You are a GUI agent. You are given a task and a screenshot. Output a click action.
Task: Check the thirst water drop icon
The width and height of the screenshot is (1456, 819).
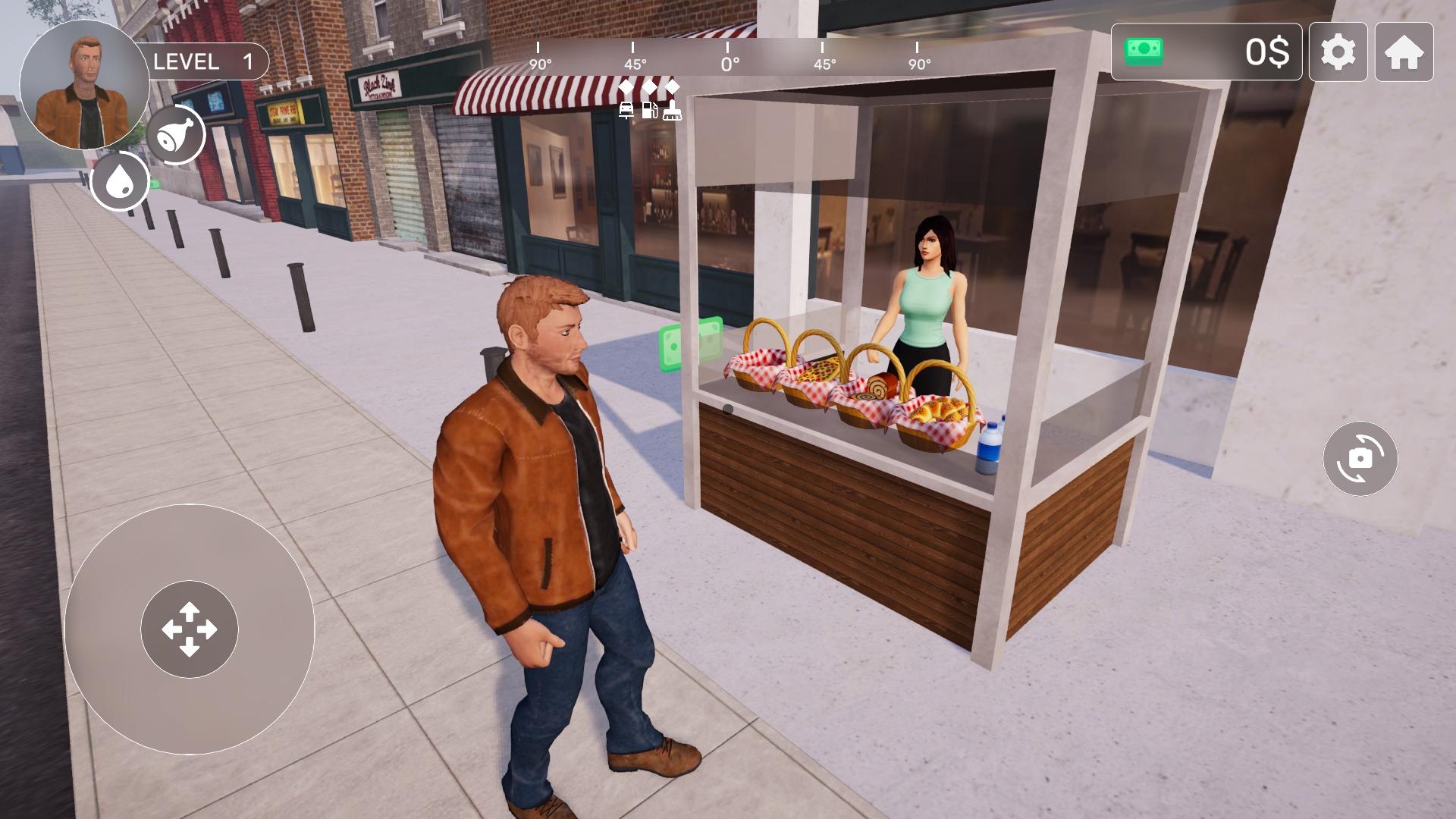pos(119,182)
